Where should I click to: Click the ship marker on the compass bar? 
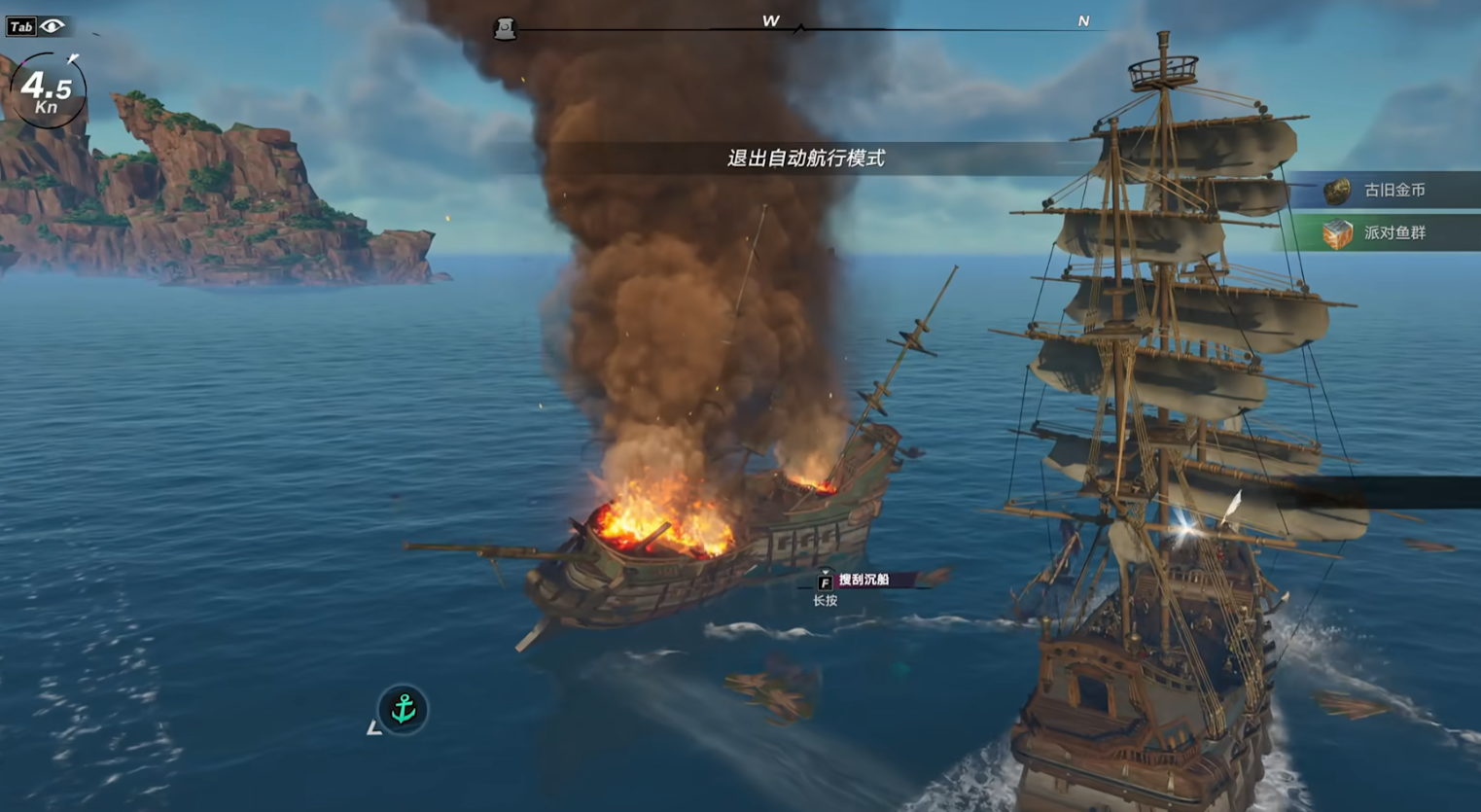[x=505, y=29]
